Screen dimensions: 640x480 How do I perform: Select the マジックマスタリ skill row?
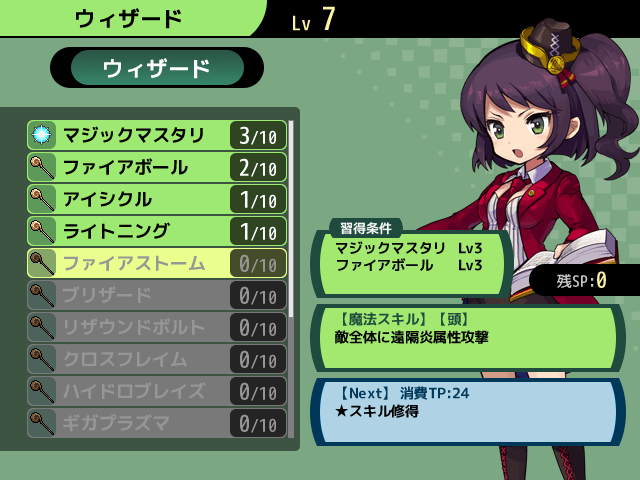coord(157,135)
